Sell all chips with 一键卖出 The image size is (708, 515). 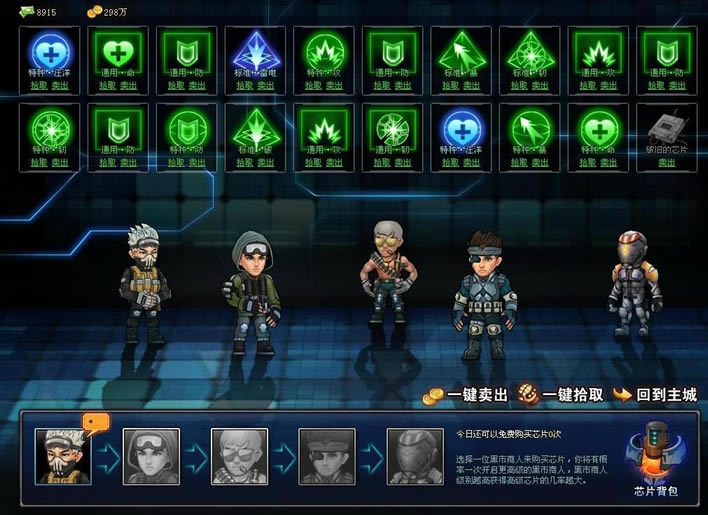tap(465, 395)
